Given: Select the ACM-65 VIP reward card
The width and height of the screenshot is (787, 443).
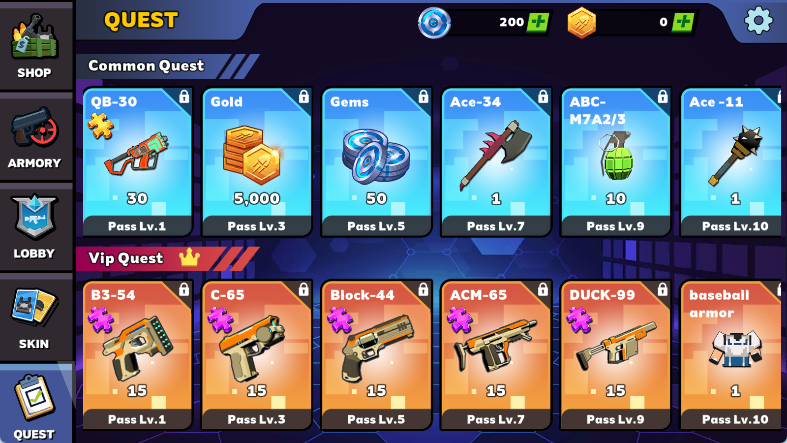Looking at the screenshot, I should [x=496, y=355].
